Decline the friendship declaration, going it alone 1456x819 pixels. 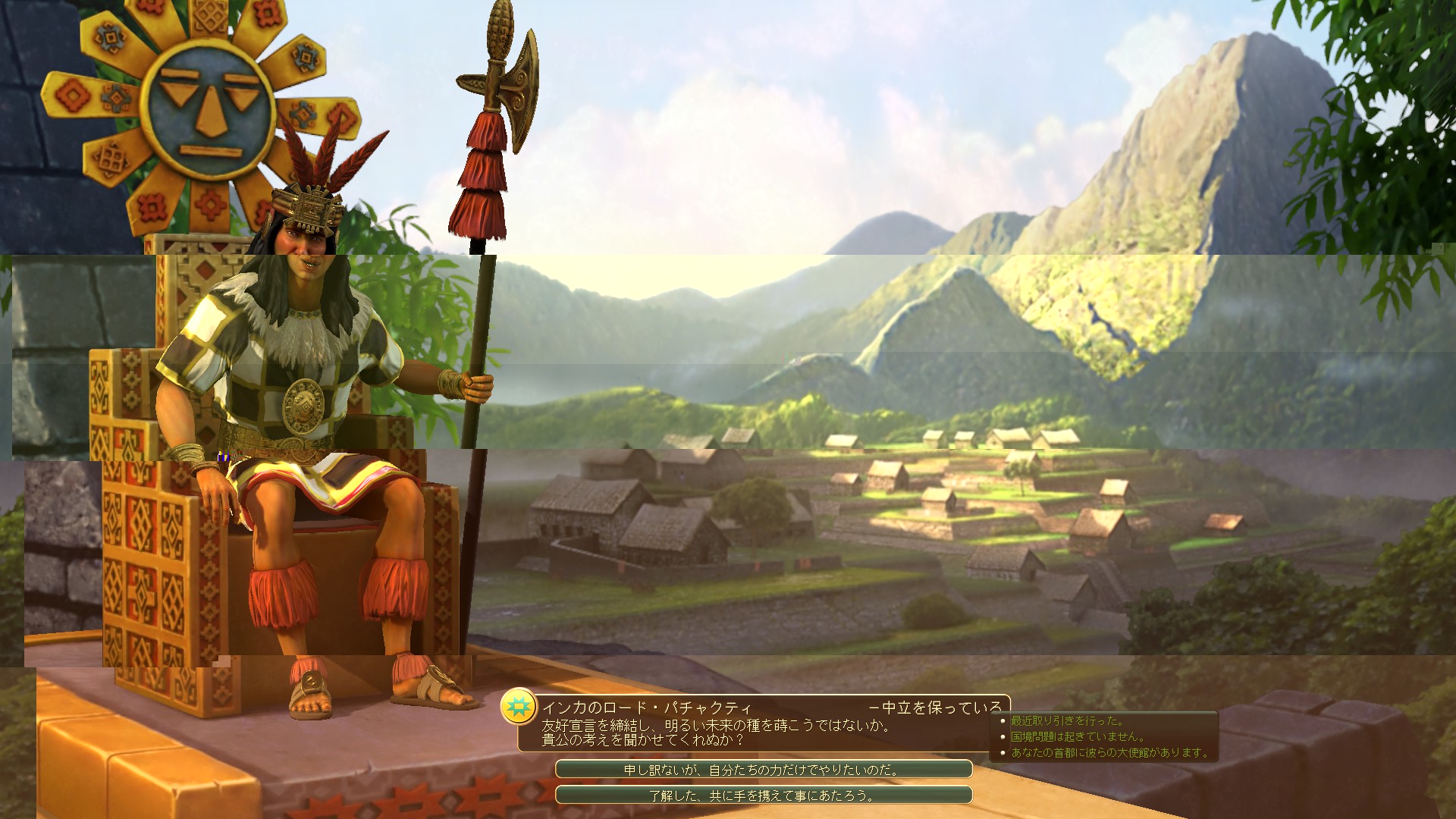coord(763,770)
